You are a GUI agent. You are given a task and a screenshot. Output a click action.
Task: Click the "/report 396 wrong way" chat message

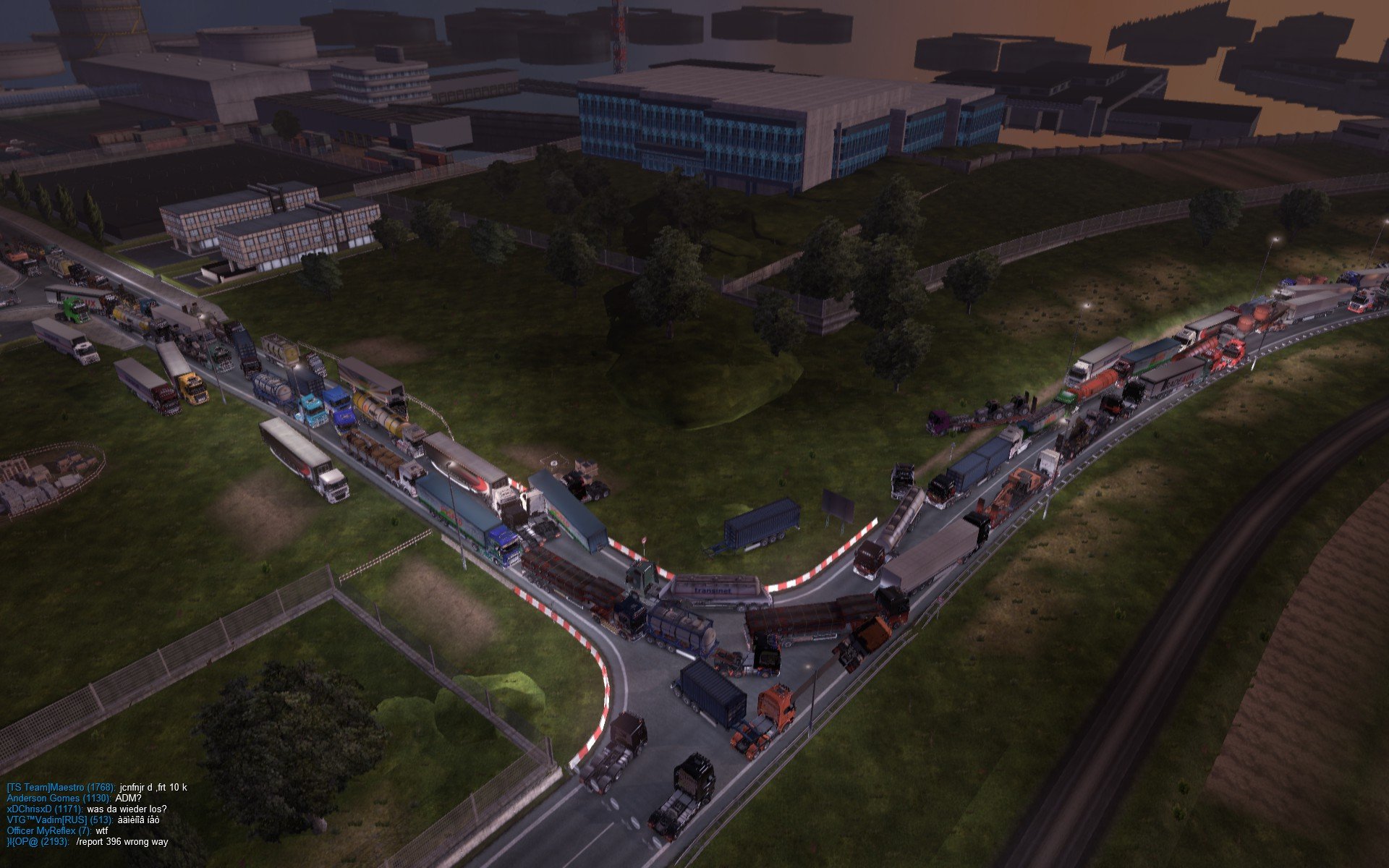(x=122, y=842)
